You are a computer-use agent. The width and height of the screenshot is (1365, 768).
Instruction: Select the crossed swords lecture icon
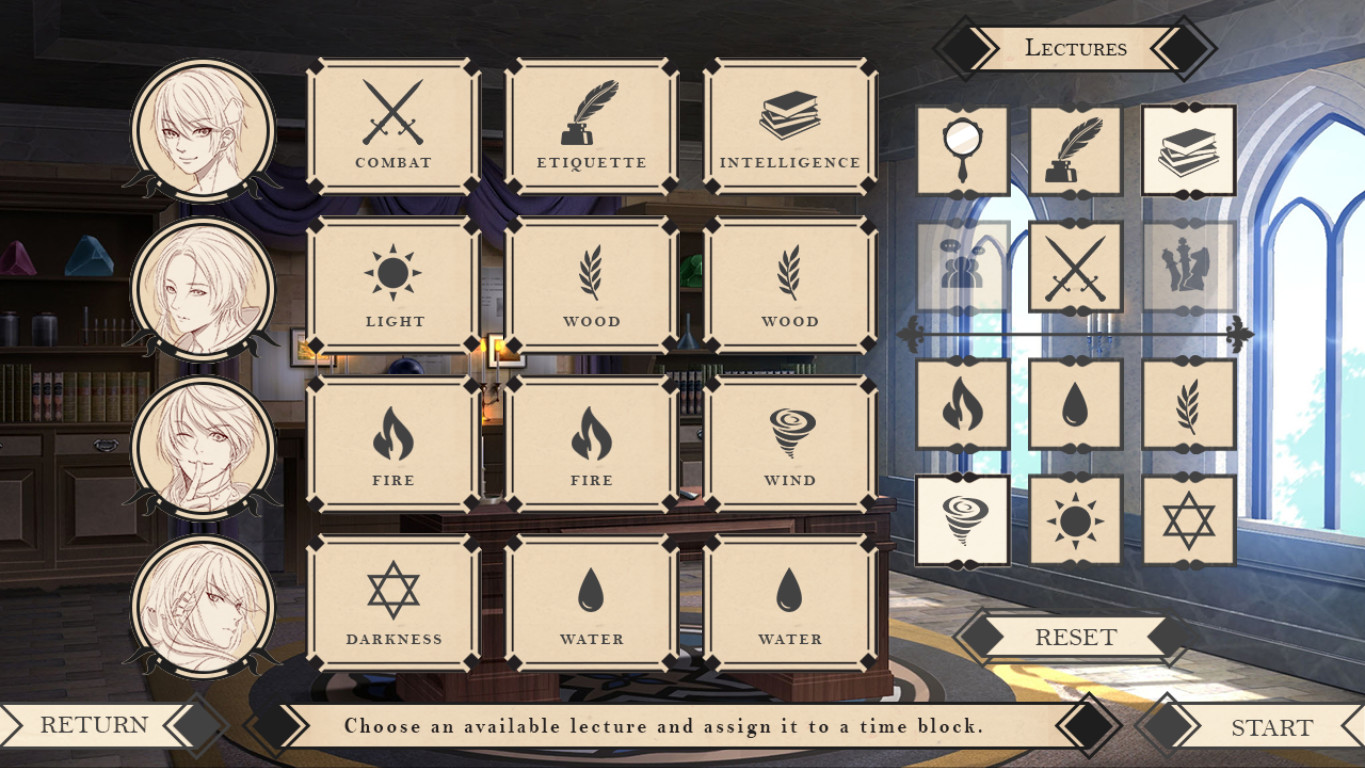click(1077, 268)
